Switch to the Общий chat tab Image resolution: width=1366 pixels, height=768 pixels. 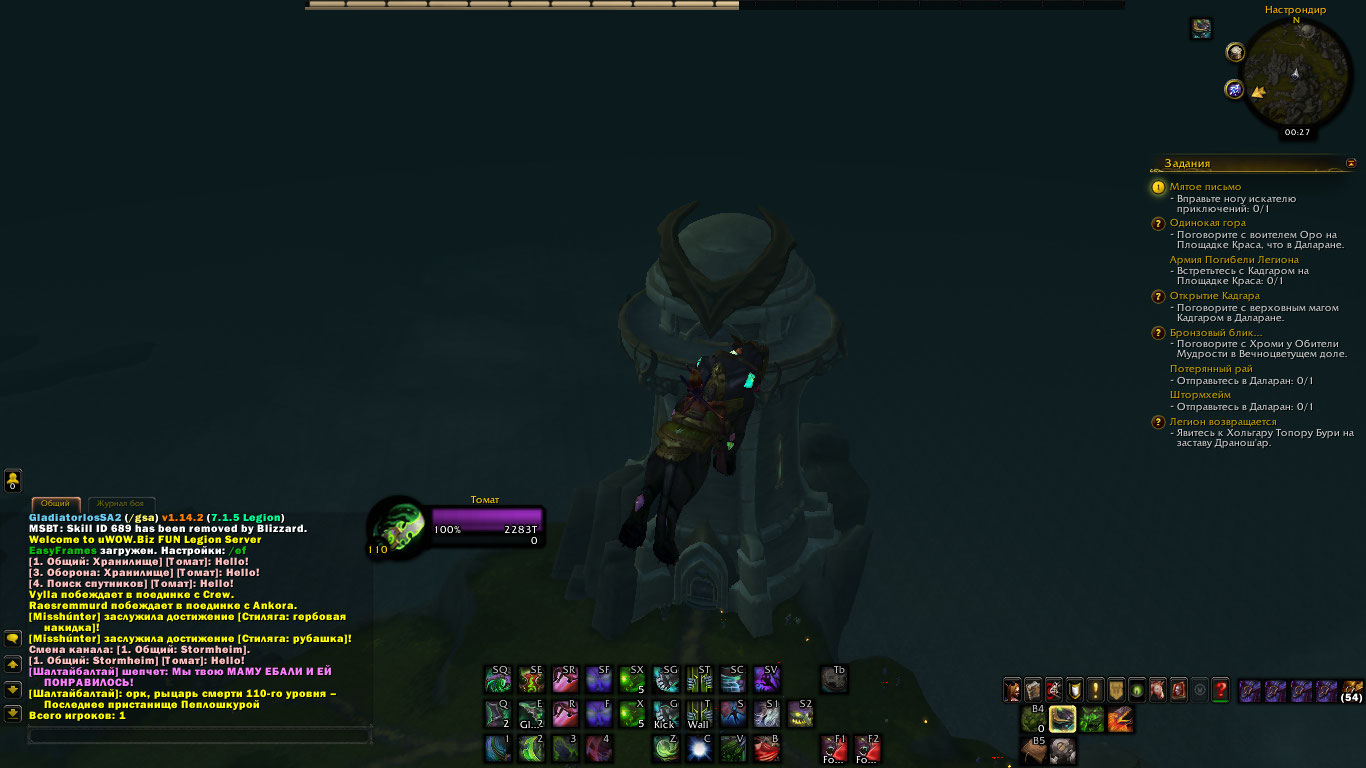tap(56, 503)
